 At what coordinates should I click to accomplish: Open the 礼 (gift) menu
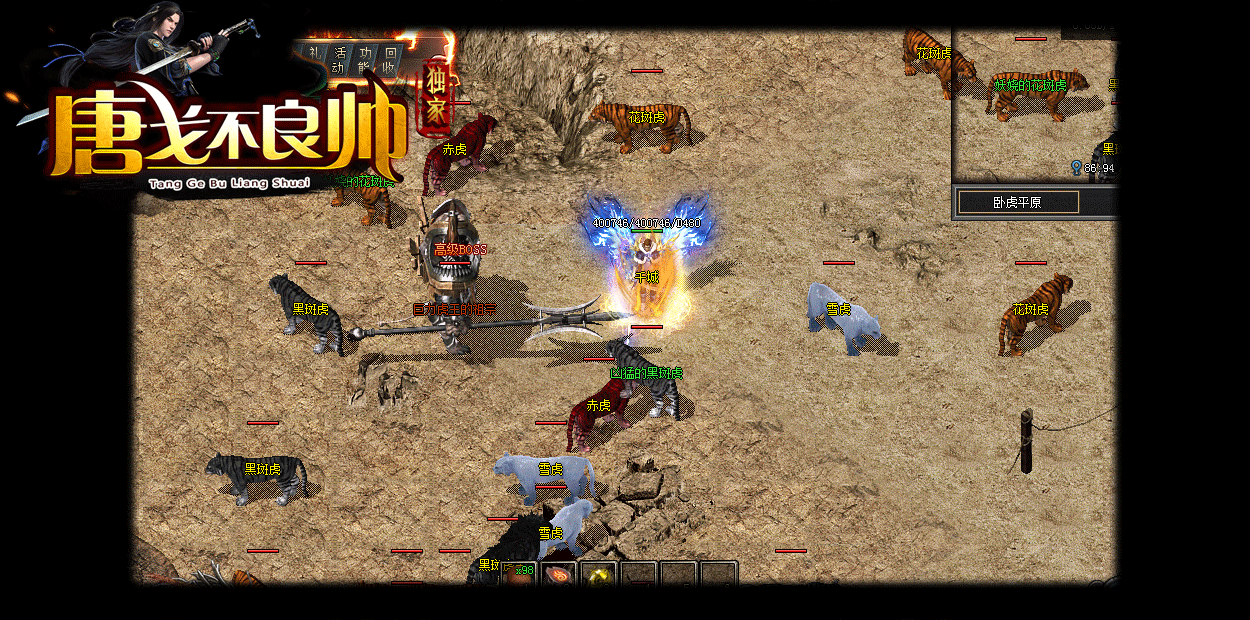click(315, 59)
